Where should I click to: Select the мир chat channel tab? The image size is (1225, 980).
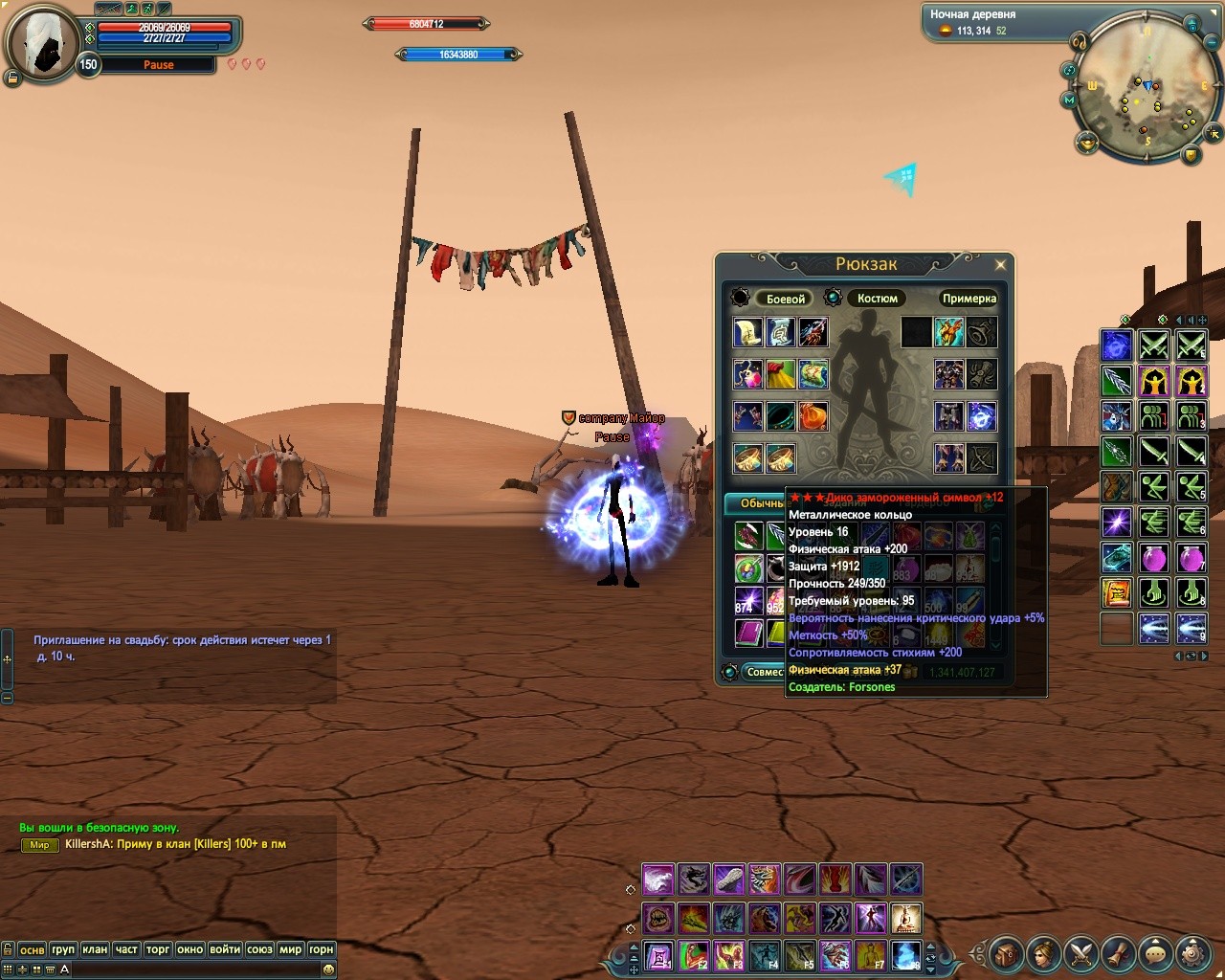[290, 949]
